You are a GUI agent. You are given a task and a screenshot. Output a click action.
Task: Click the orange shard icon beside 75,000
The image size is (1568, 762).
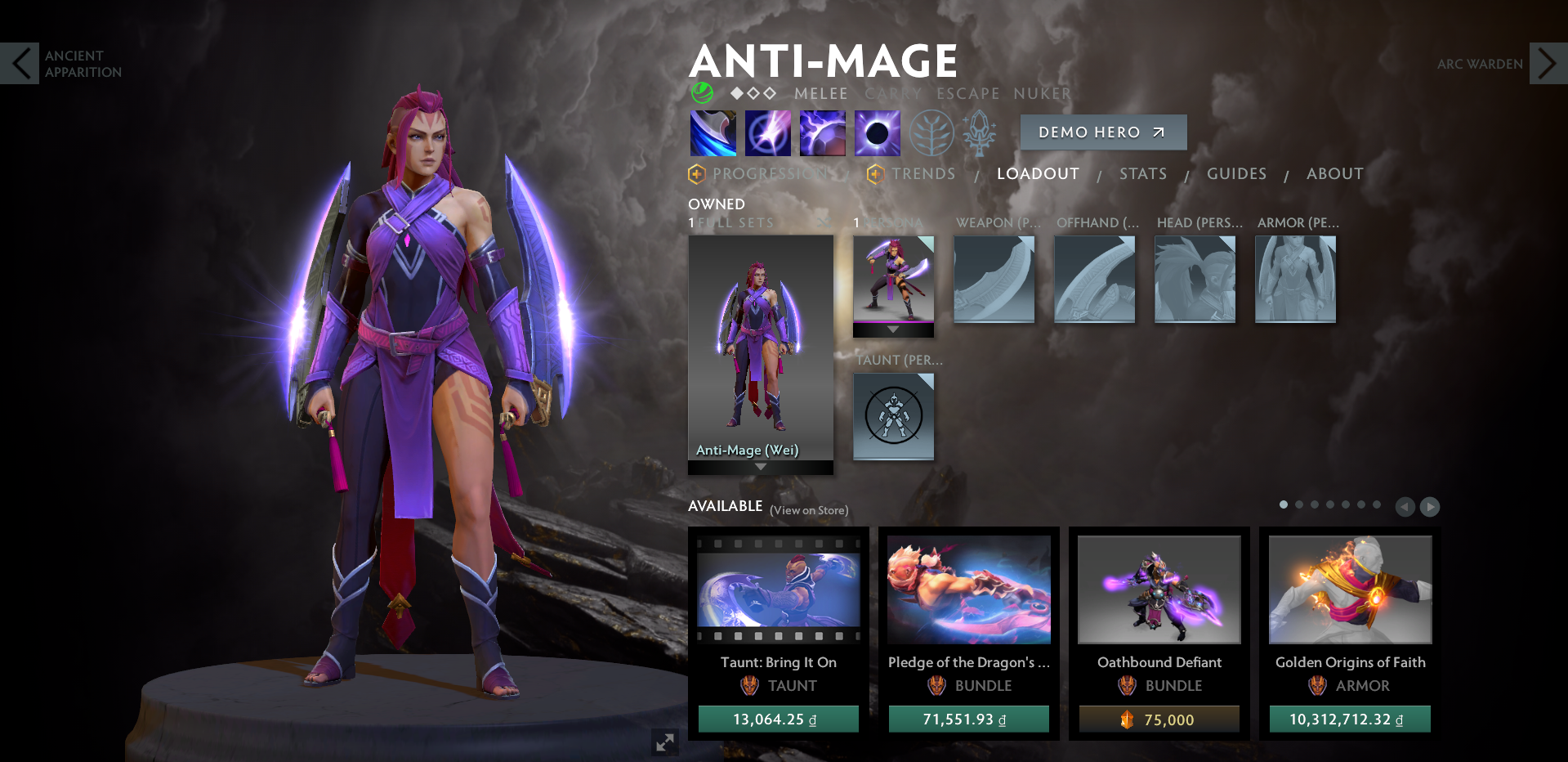(x=1125, y=719)
